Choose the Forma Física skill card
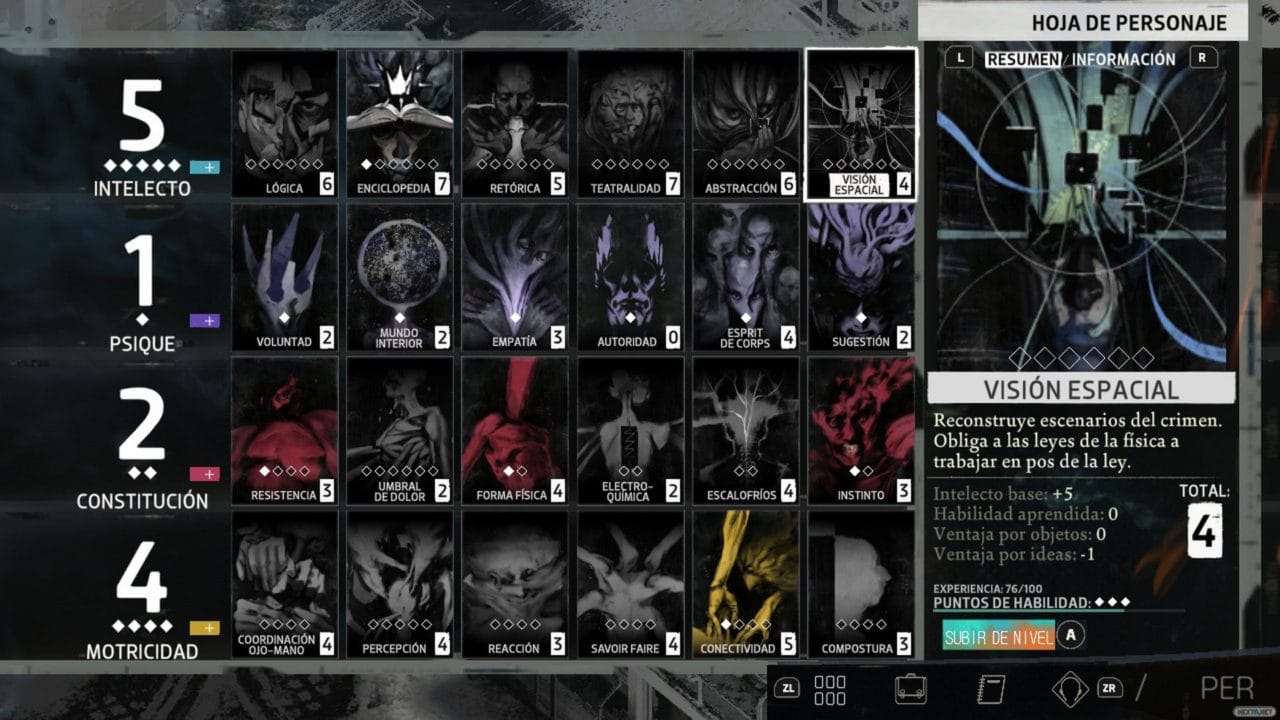The height and width of the screenshot is (720, 1280). click(x=515, y=431)
